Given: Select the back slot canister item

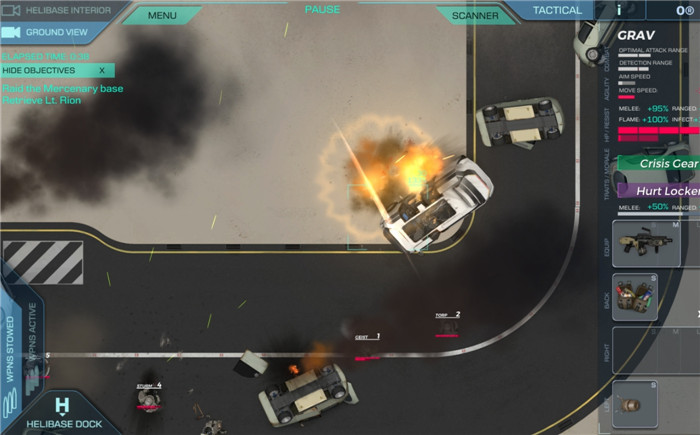Looking at the screenshot, I should click(x=635, y=297).
